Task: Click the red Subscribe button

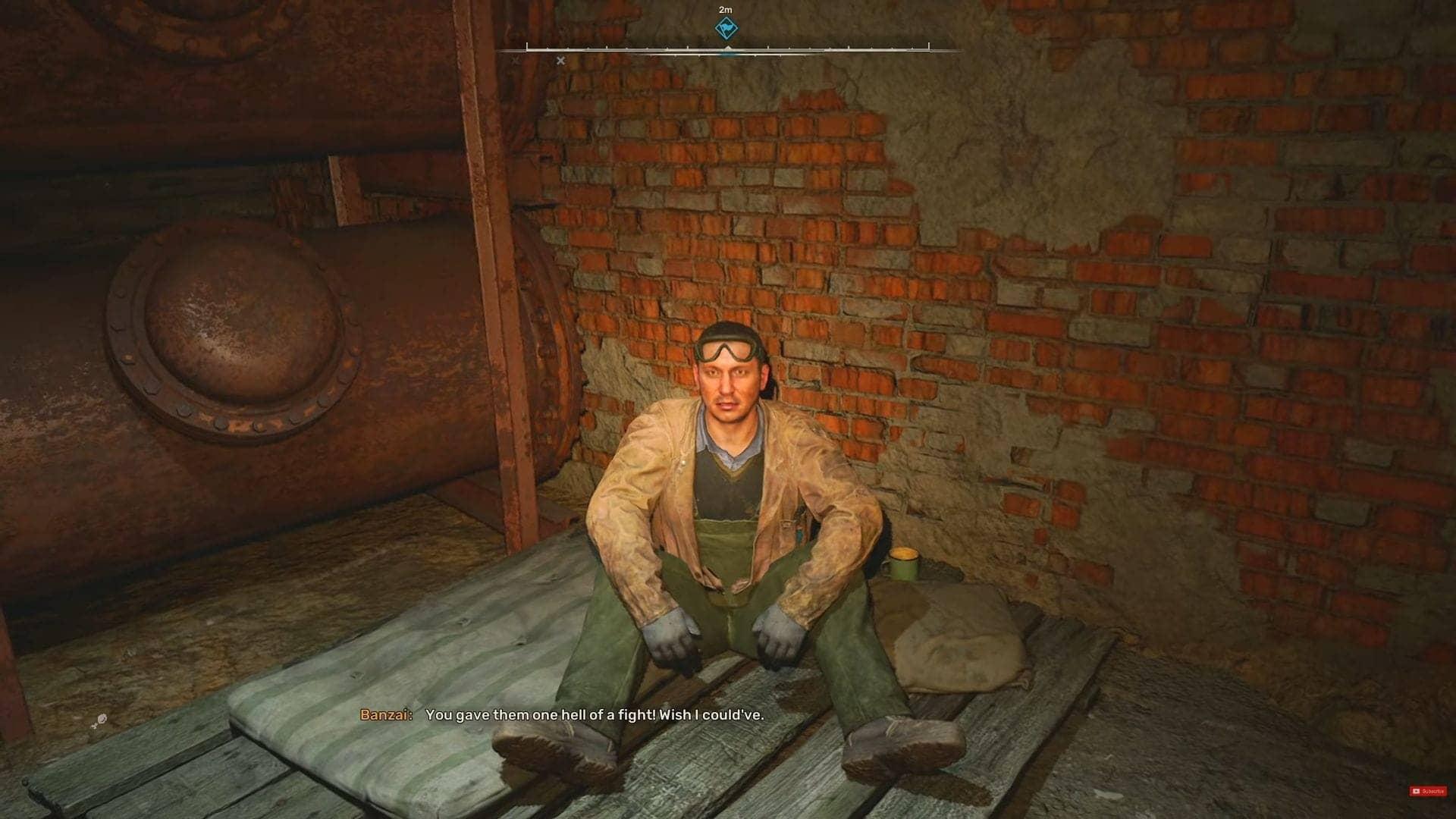Action: [1428, 790]
